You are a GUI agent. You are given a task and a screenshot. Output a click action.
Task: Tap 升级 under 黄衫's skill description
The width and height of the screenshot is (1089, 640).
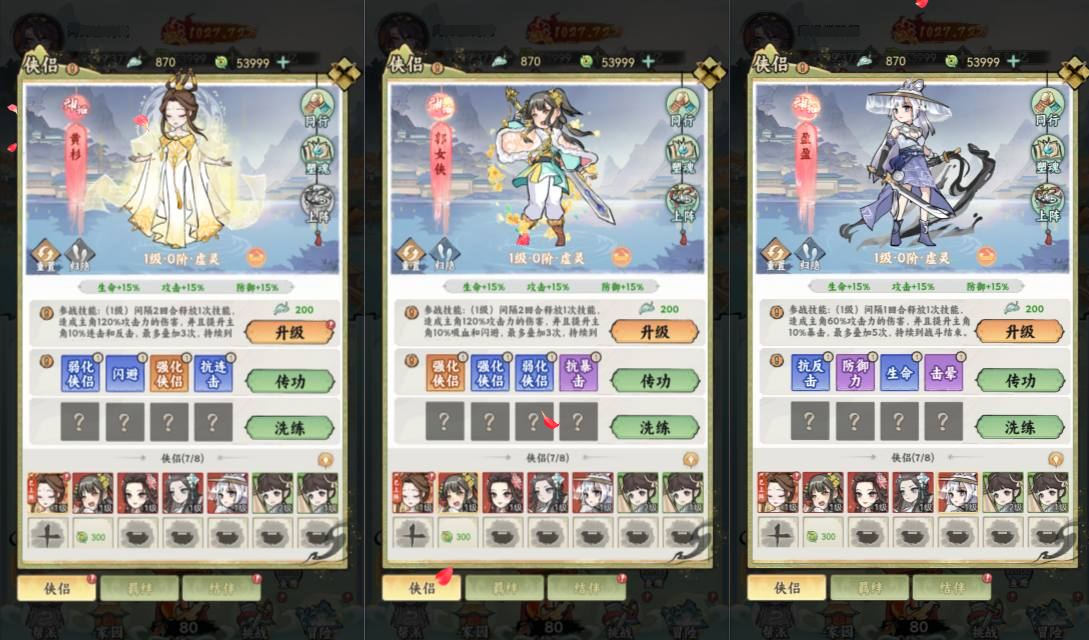(290, 332)
